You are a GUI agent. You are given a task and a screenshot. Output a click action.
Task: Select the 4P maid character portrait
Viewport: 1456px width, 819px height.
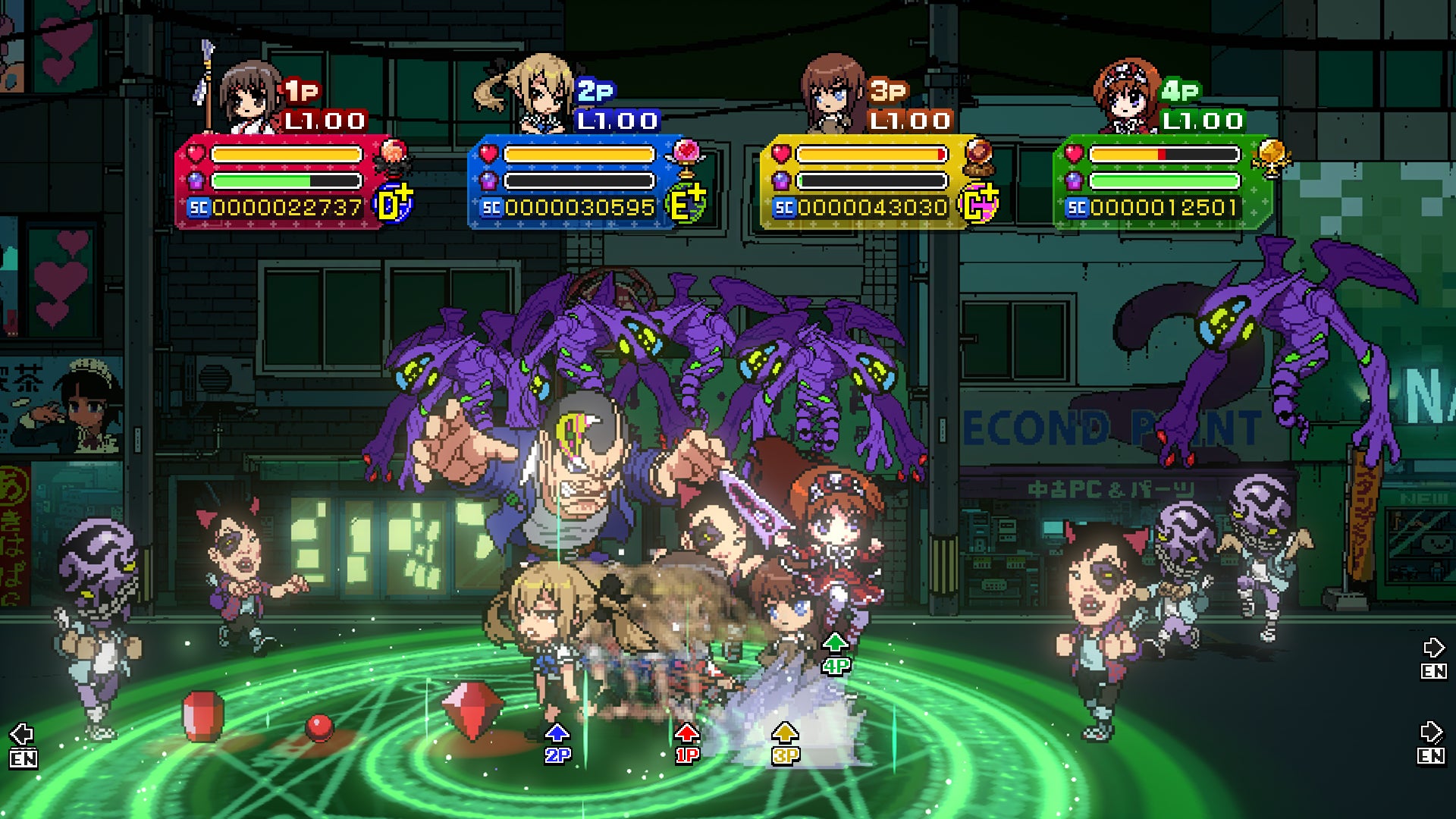[x=1126, y=96]
